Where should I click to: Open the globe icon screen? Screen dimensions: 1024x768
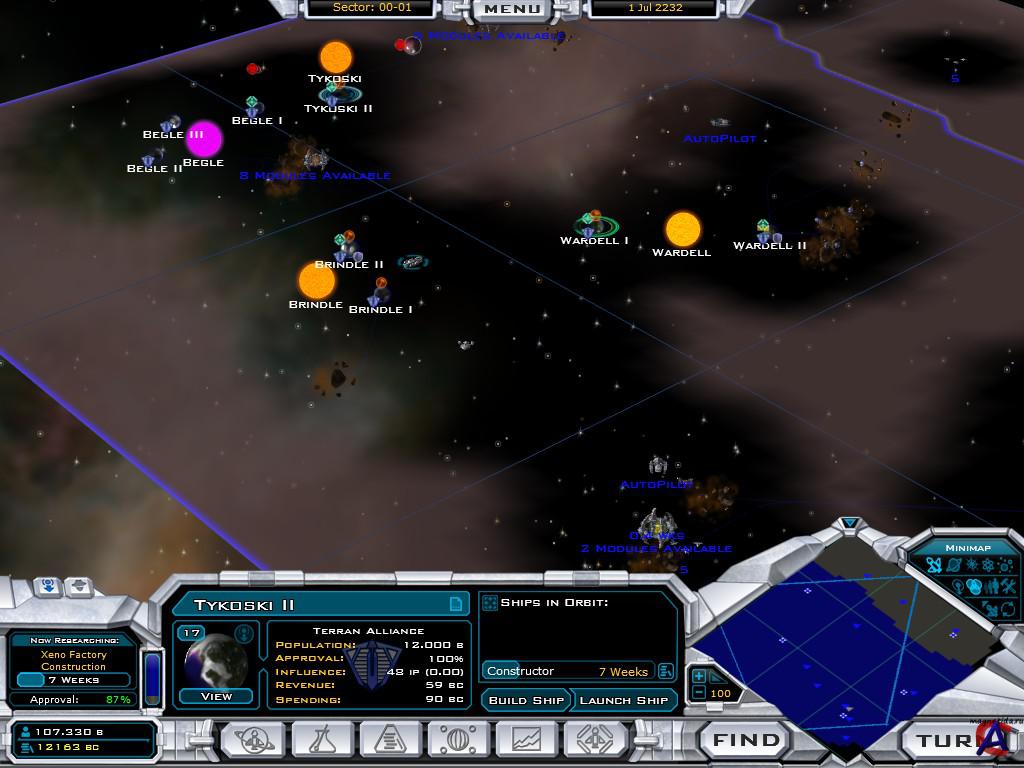tap(459, 741)
